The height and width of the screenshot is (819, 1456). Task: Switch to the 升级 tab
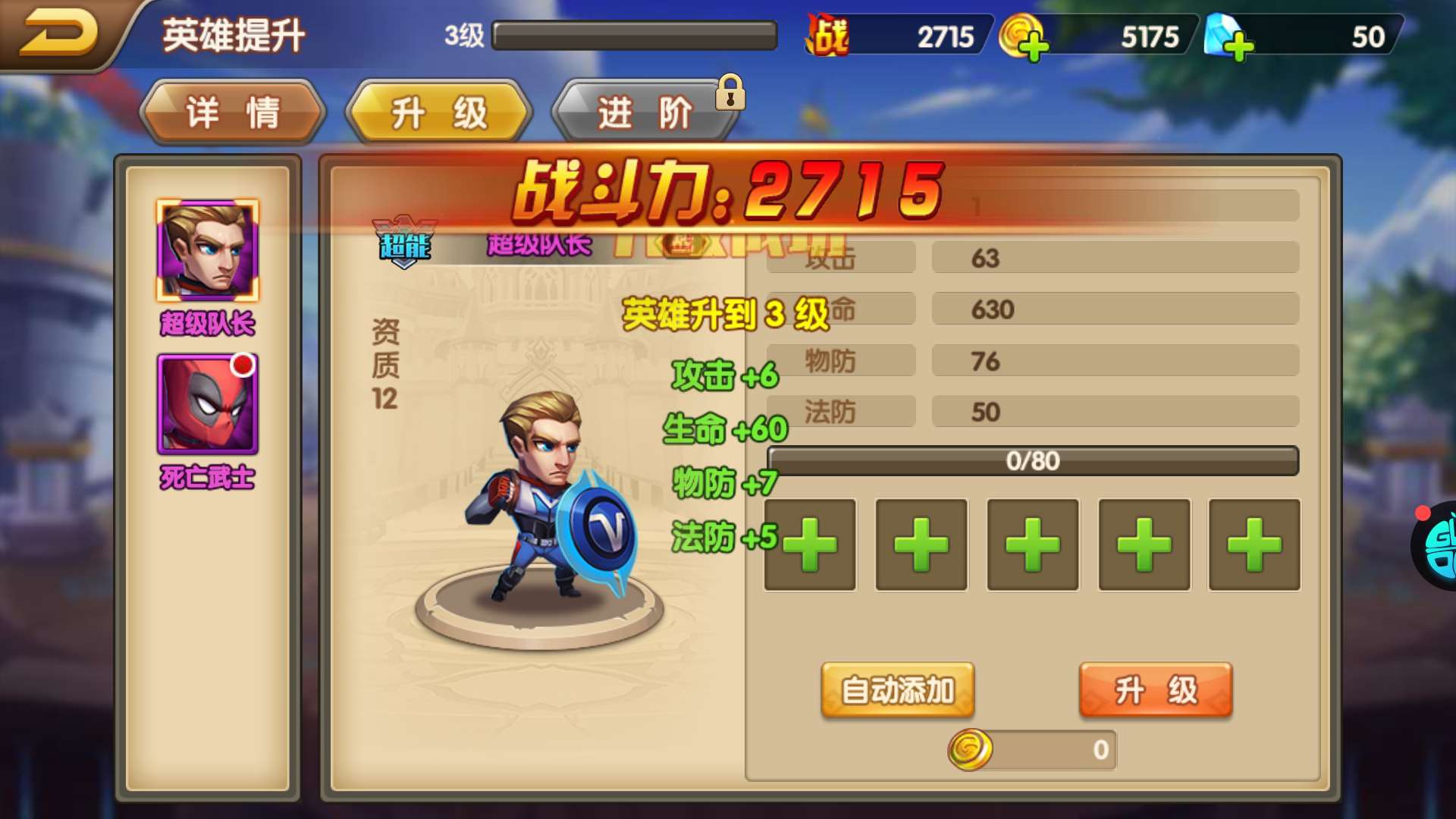point(438,112)
